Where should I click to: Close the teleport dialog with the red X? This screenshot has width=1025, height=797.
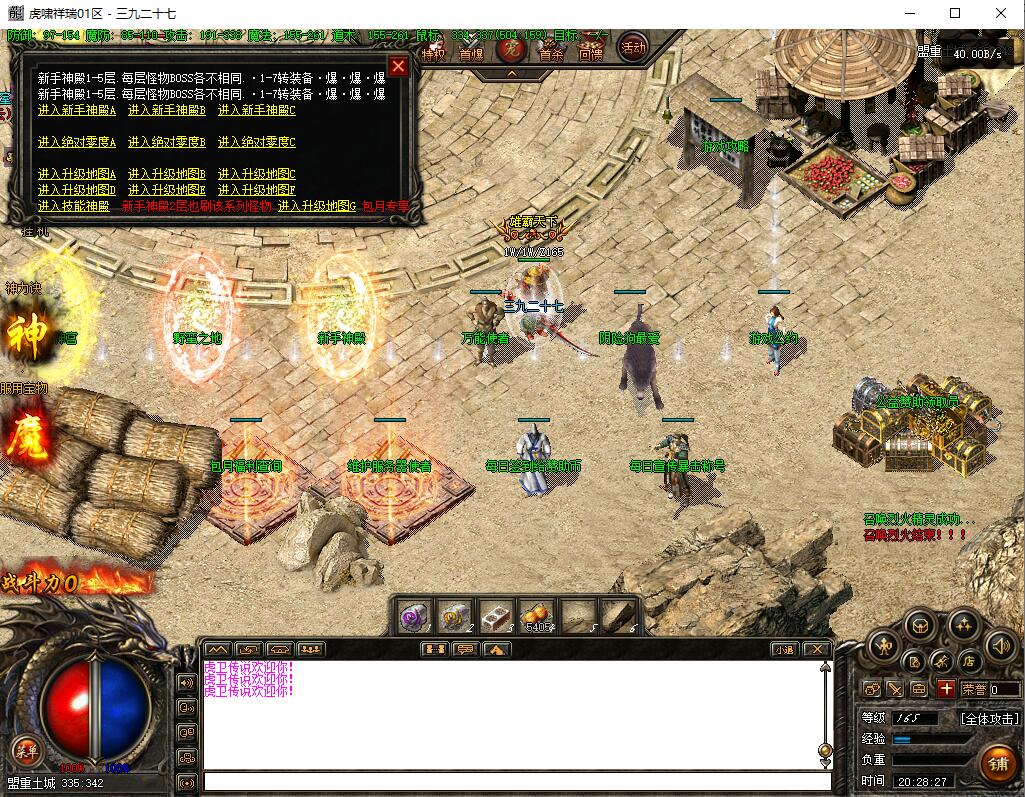[398, 67]
